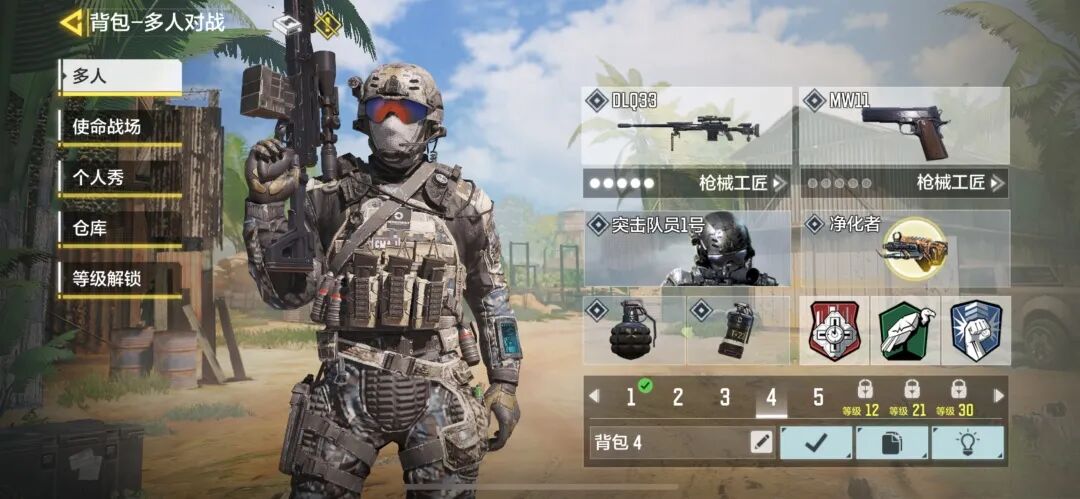The width and height of the screenshot is (1080, 499).
Task: Go back using the yellow arrow
Action: click(72, 22)
